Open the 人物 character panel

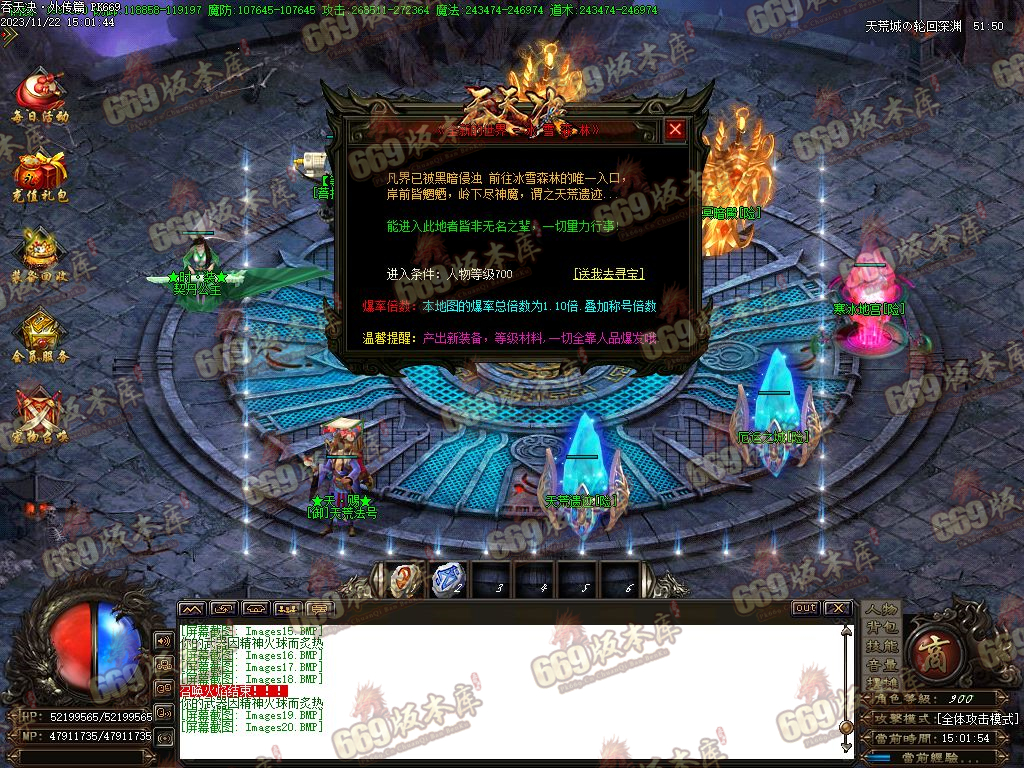click(882, 609)
